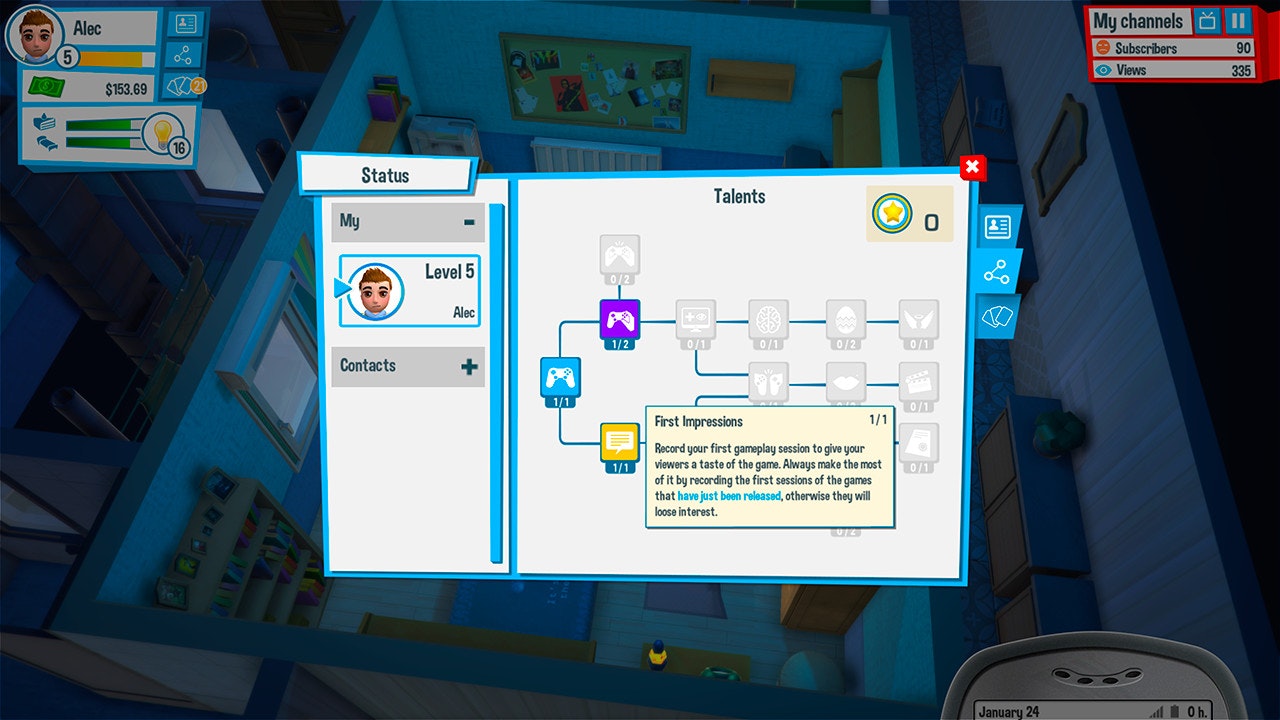Open the First Impressions chat bubble talent
This screenshot has width=1280, height=720.
click(x=620, y=440)
